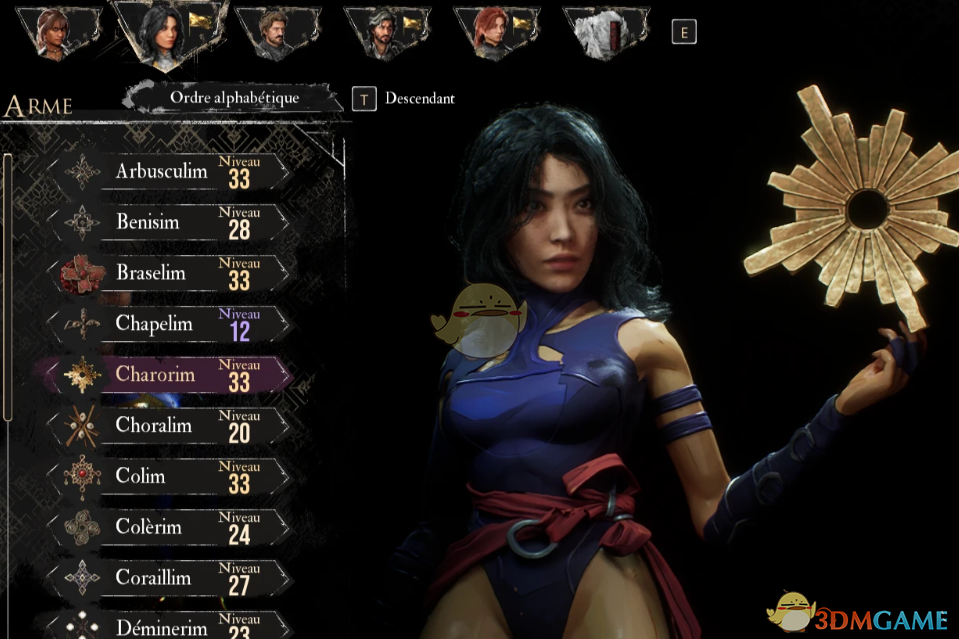
Task: Select the level 12 Chapelim weapon
Action: (170, 323)
